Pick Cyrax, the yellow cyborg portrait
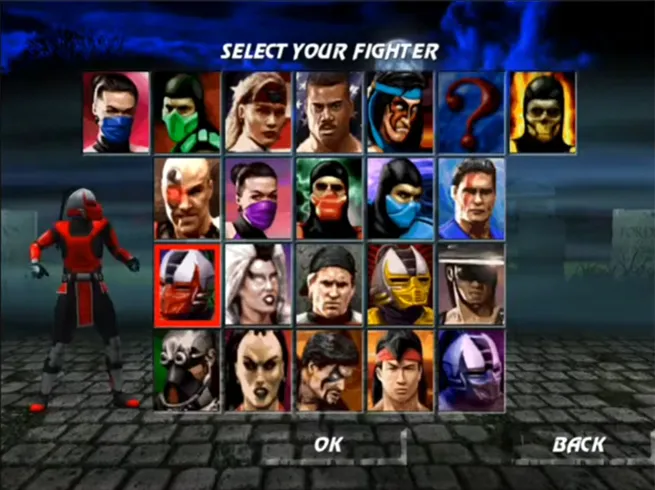Screen dimensions: 655x490 tap(400, 283)
